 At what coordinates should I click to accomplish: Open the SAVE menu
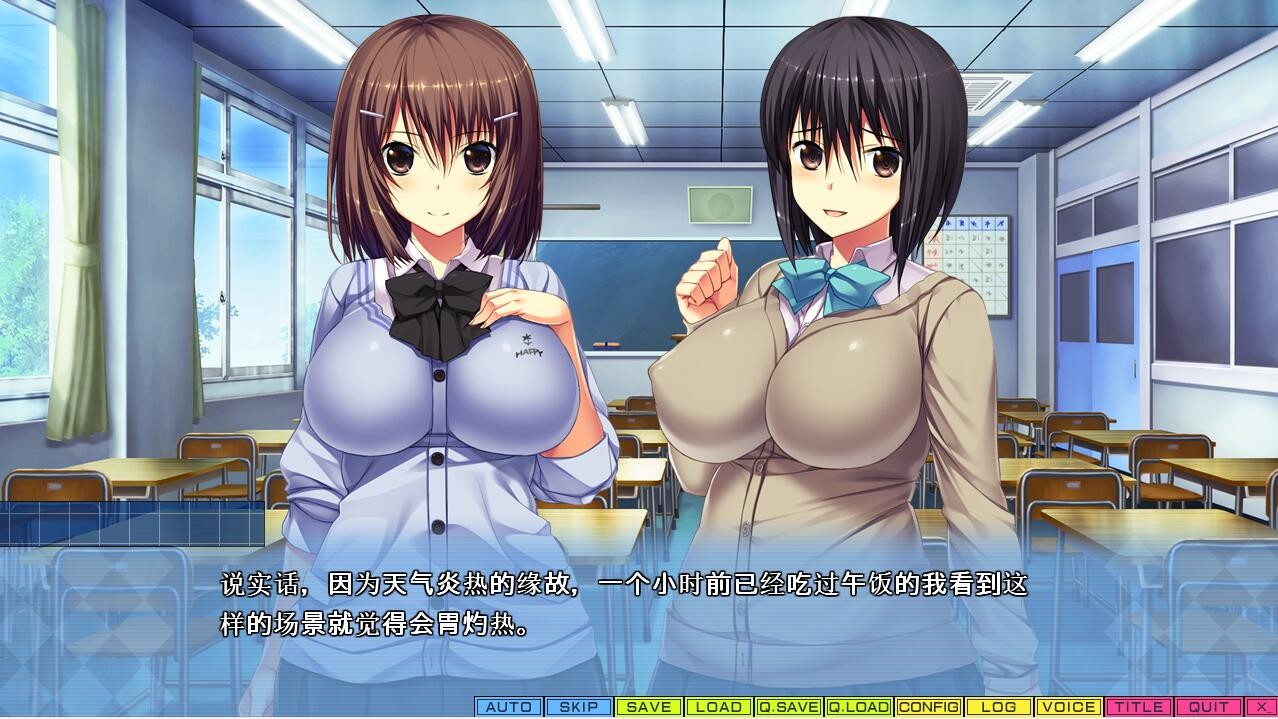649,707
